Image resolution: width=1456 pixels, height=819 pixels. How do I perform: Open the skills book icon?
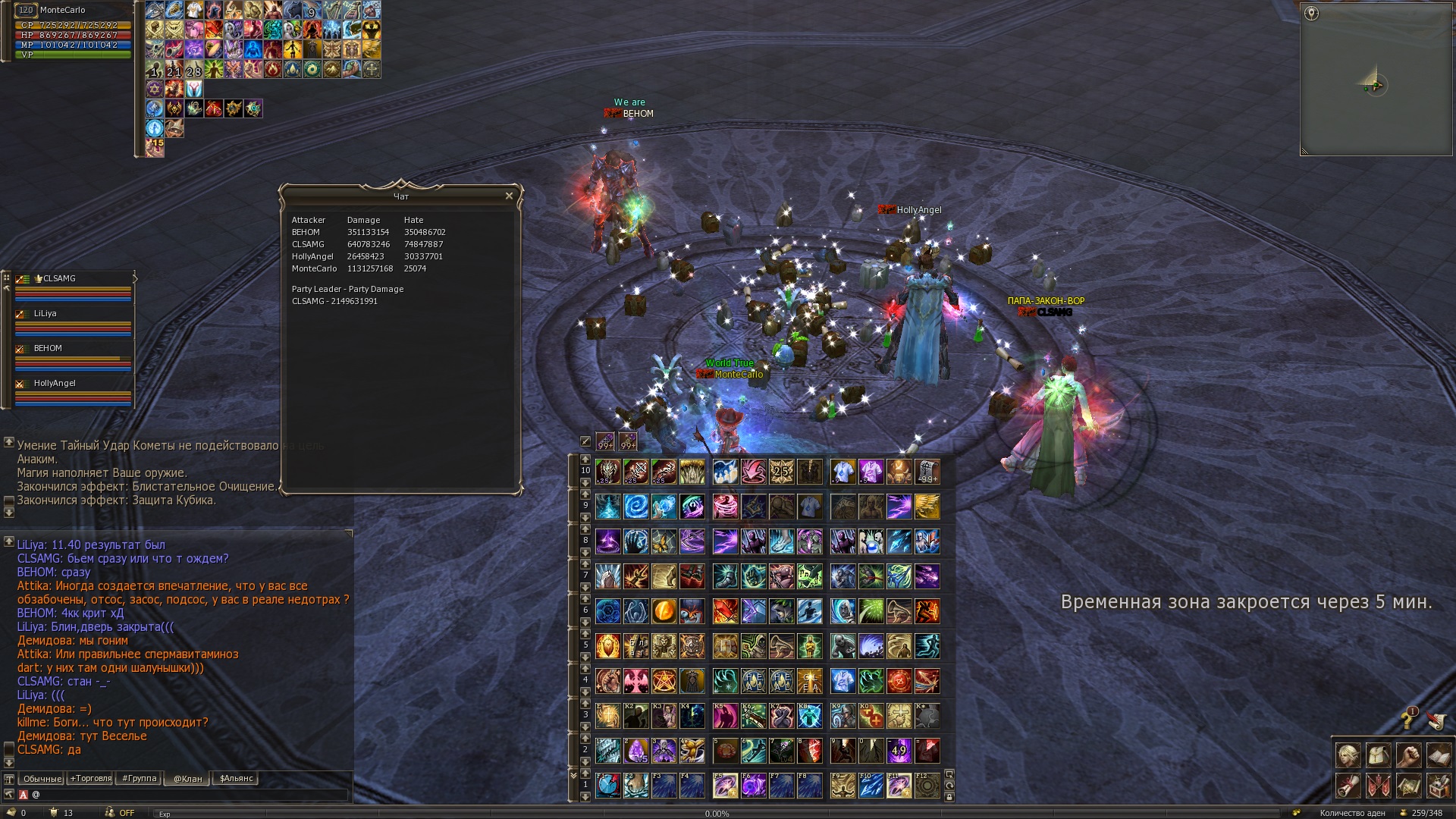[x=1439, y=755]
